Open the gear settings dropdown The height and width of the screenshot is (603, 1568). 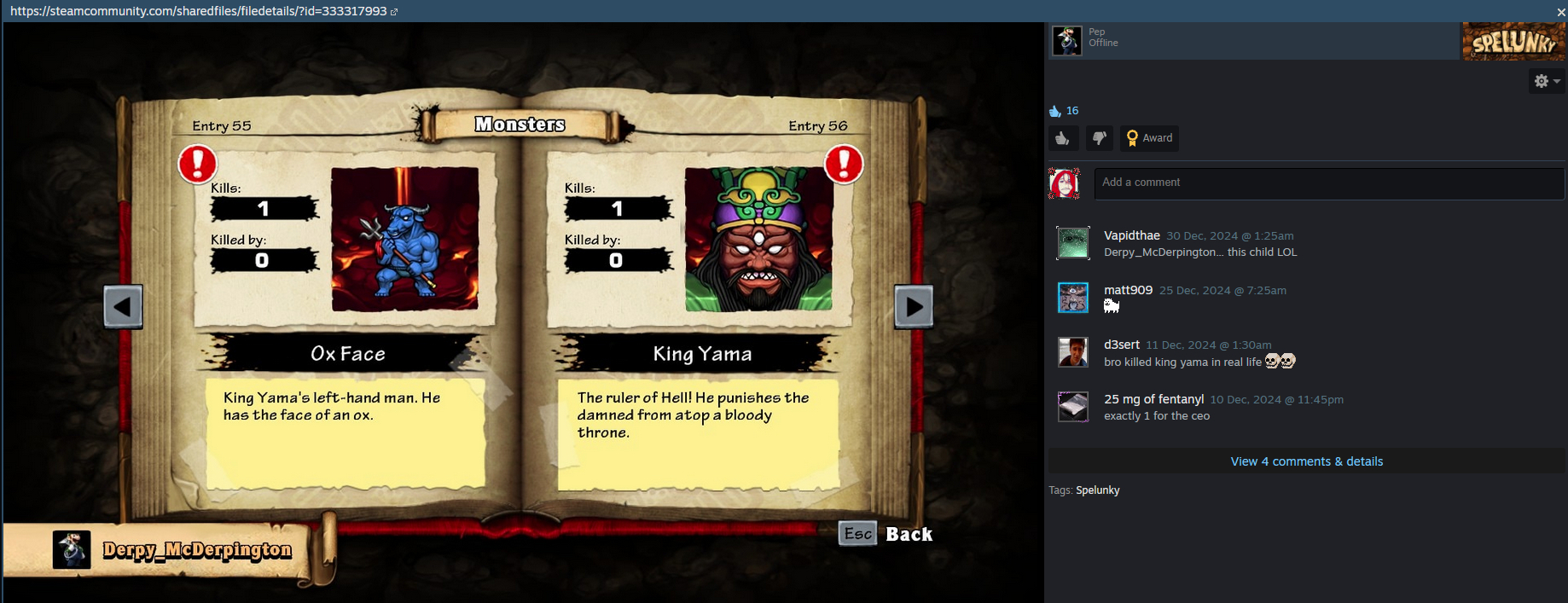[1546, 81]
